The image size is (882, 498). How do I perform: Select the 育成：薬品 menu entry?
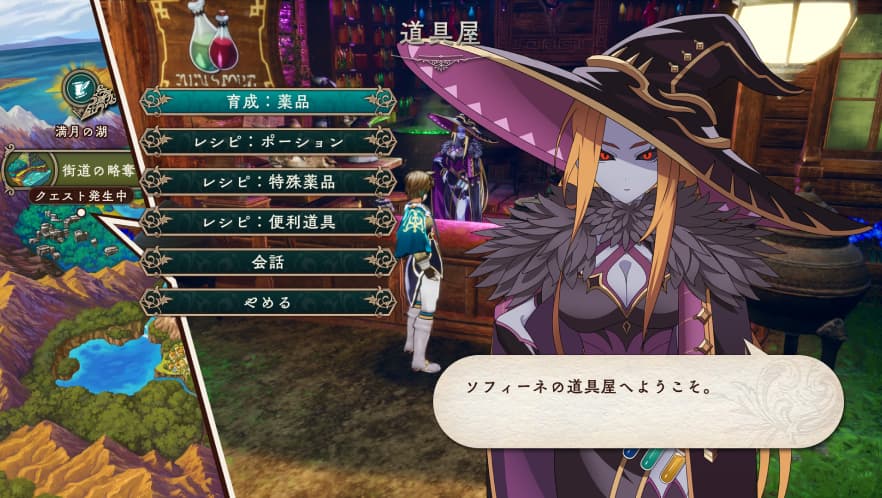[268, 101]
